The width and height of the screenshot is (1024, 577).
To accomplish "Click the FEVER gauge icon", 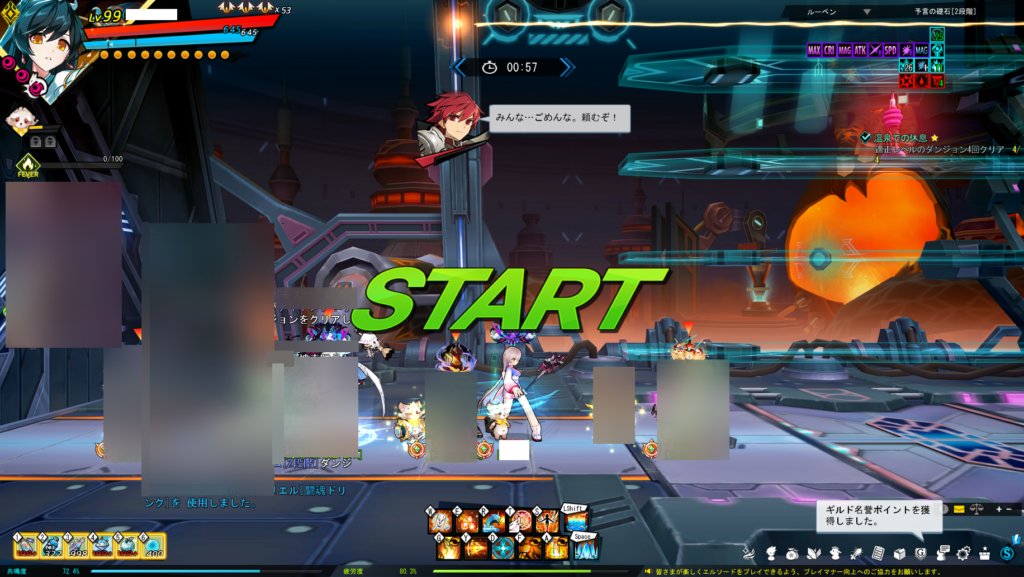I will tap(27, 164).
